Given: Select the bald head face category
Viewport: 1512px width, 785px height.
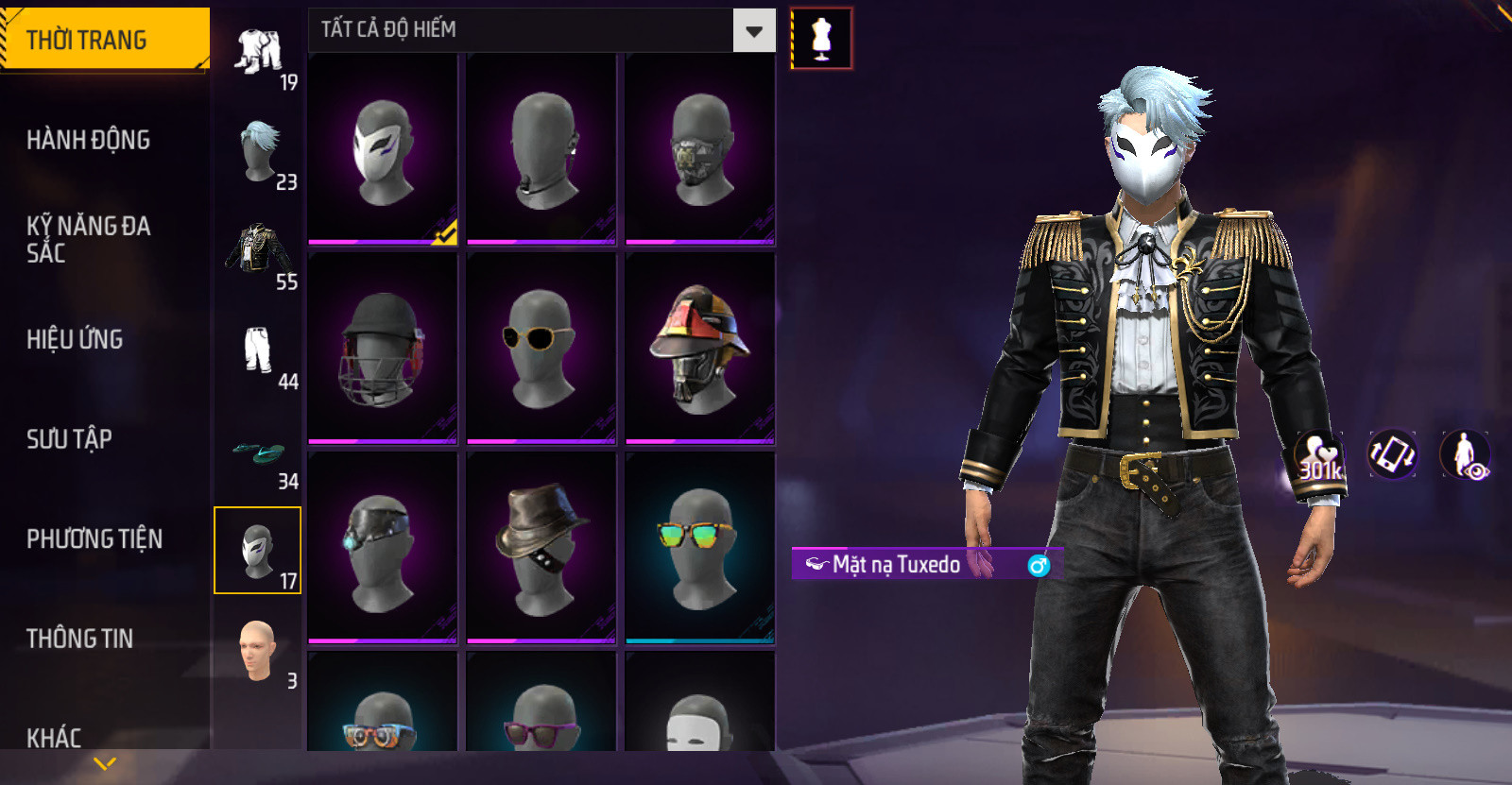Looking at the screenshot, I should pyautogui.click(x=257, y=650).
